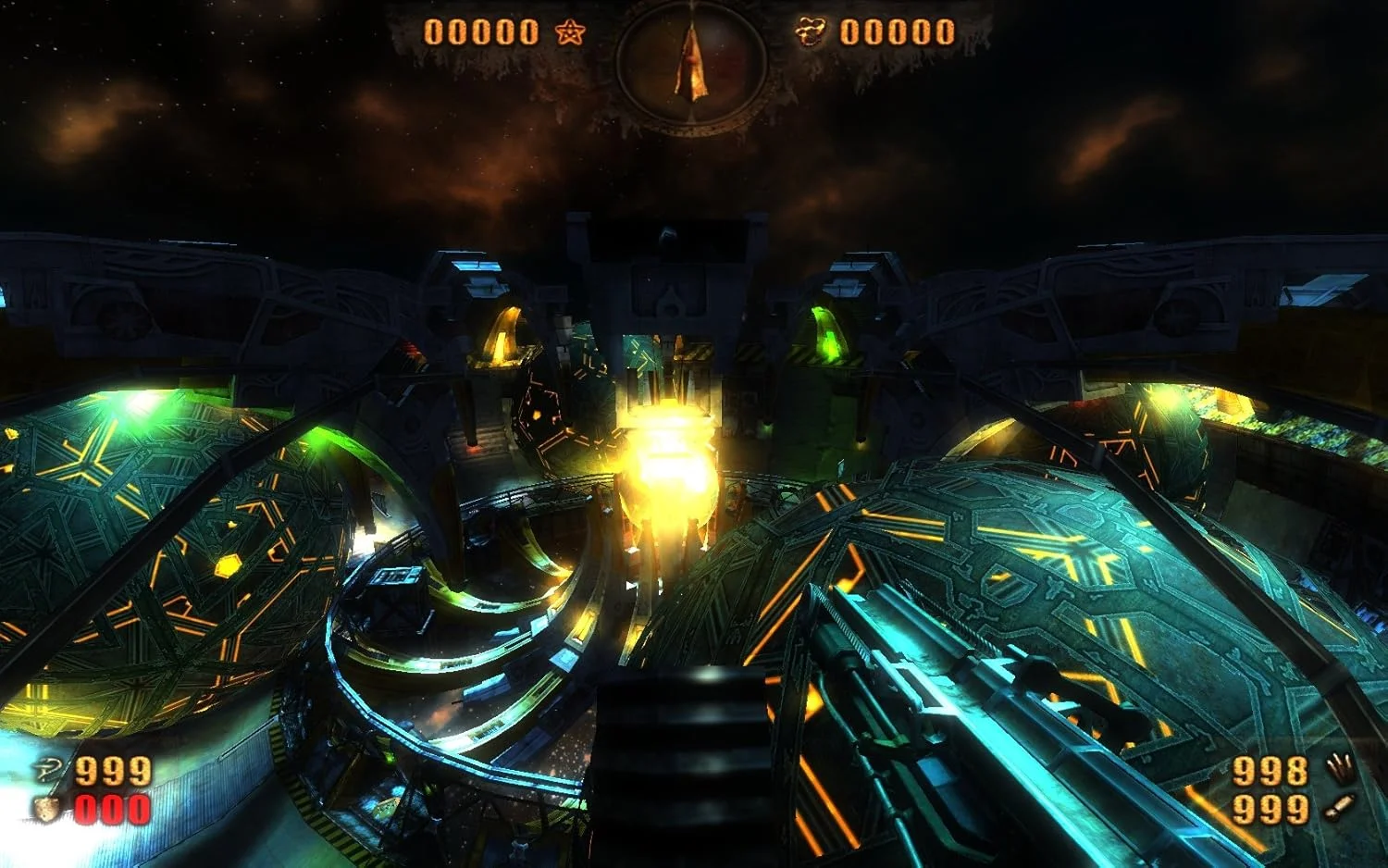Viewport: 1388px width, 868px height.
Task: Click the souls icon beside right counter
Action: pos(812,33)
